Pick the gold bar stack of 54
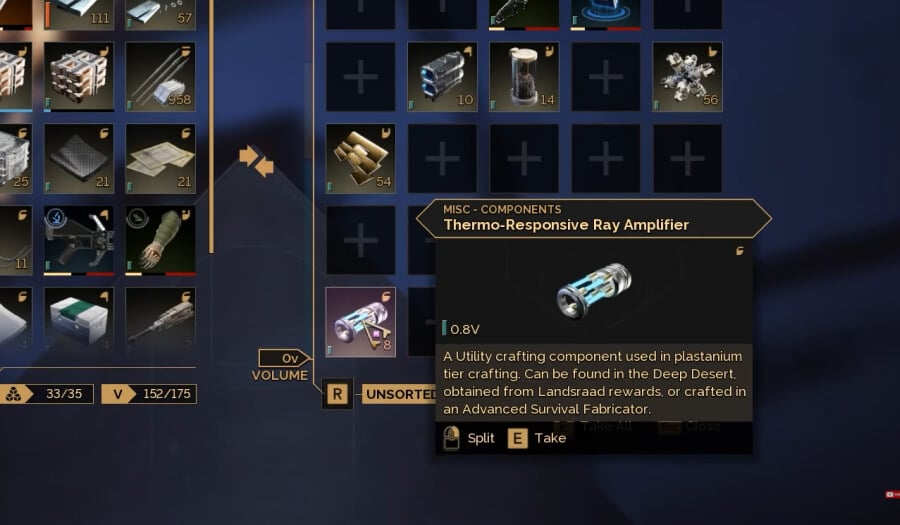This screenshot has height=525, width=900. tap(360, 158)
